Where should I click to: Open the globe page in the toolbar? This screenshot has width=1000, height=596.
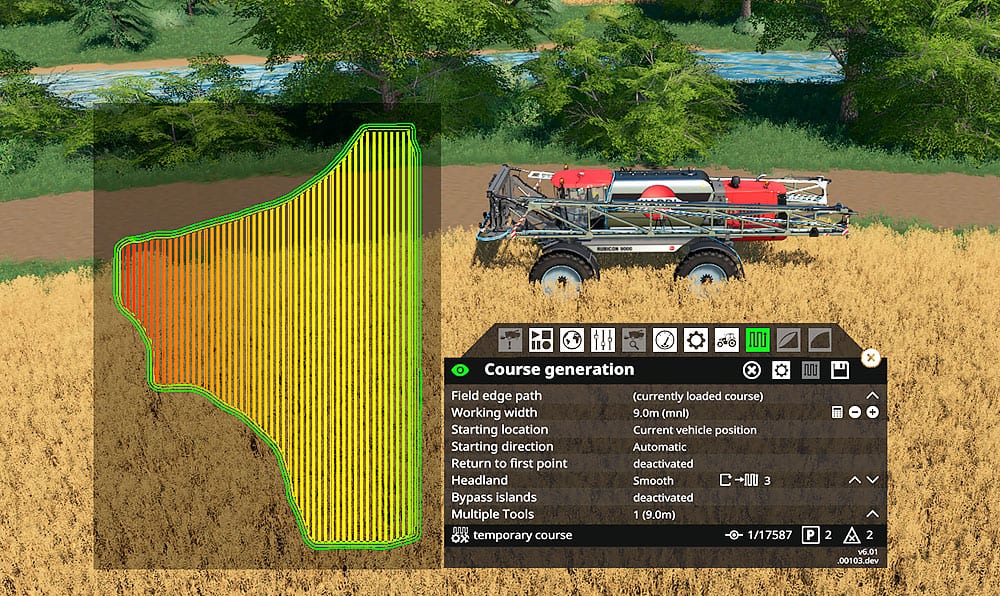coord(572,339)
